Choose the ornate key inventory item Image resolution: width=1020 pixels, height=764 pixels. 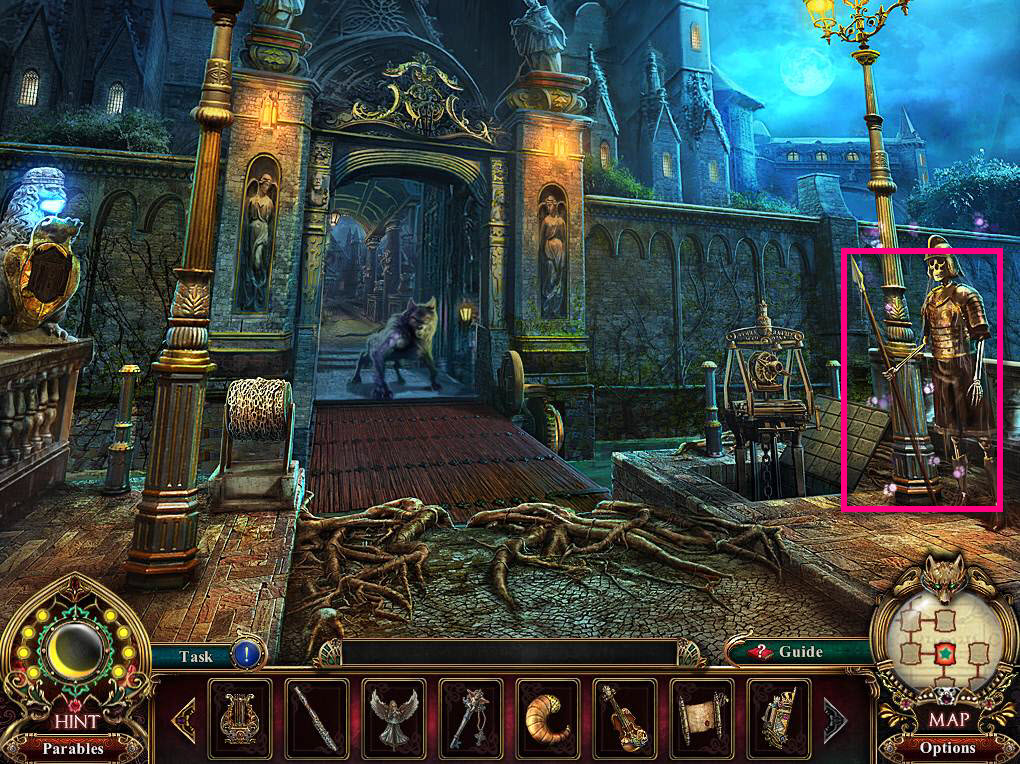471,718
